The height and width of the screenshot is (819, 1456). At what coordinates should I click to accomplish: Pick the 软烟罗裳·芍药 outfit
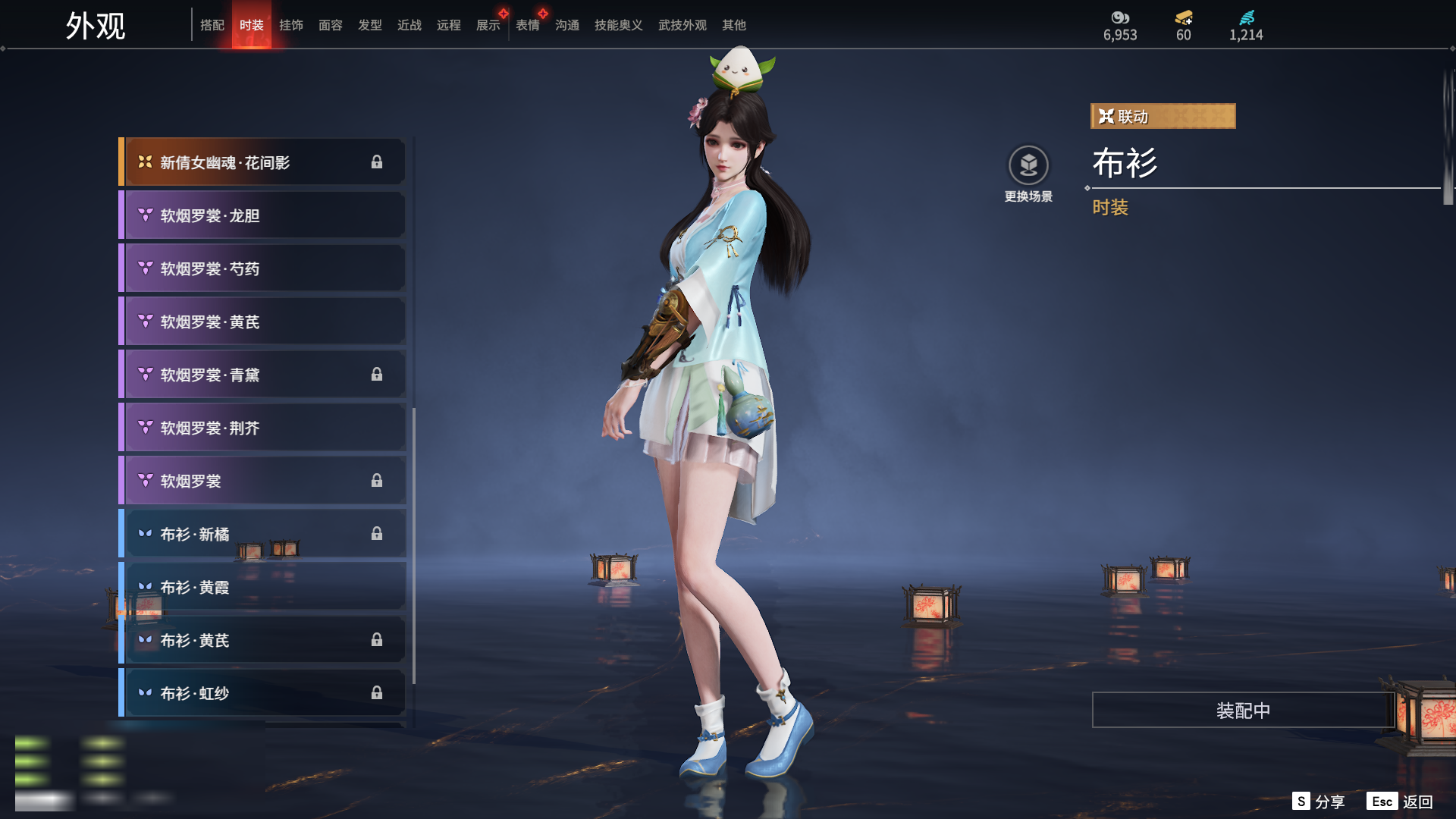click(262, 268)
